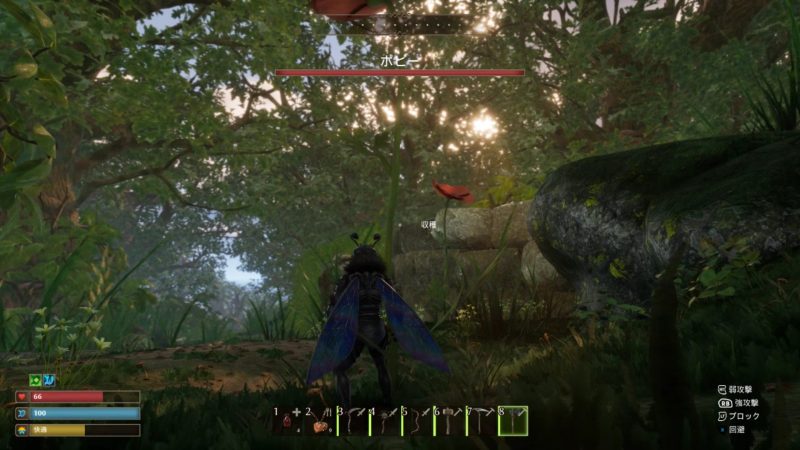800x450 pixels.
Task: Equip the bow in hotbar slot 5
Action: point(417,422)
